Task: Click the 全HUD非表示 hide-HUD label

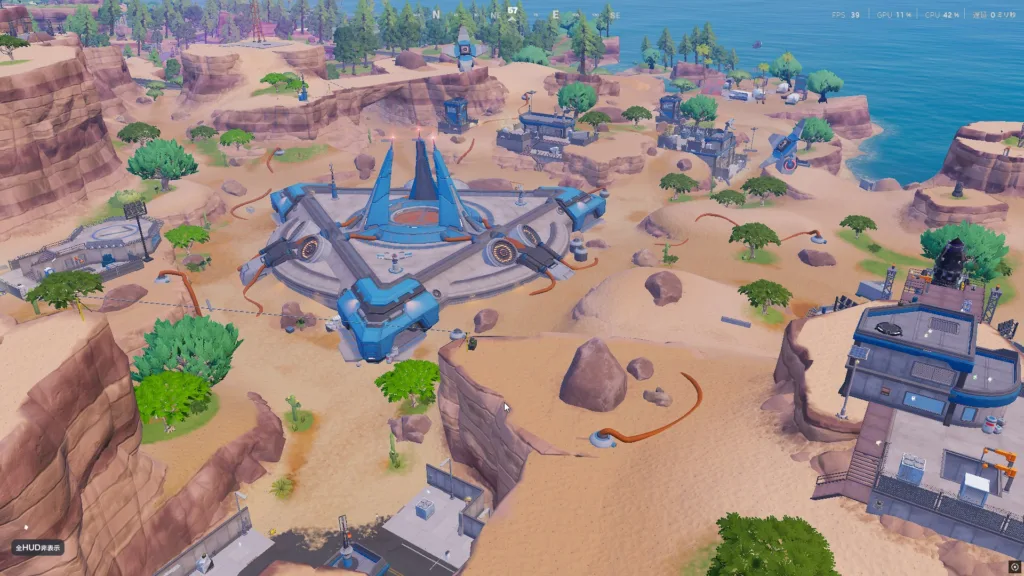Action: point(37,548)
